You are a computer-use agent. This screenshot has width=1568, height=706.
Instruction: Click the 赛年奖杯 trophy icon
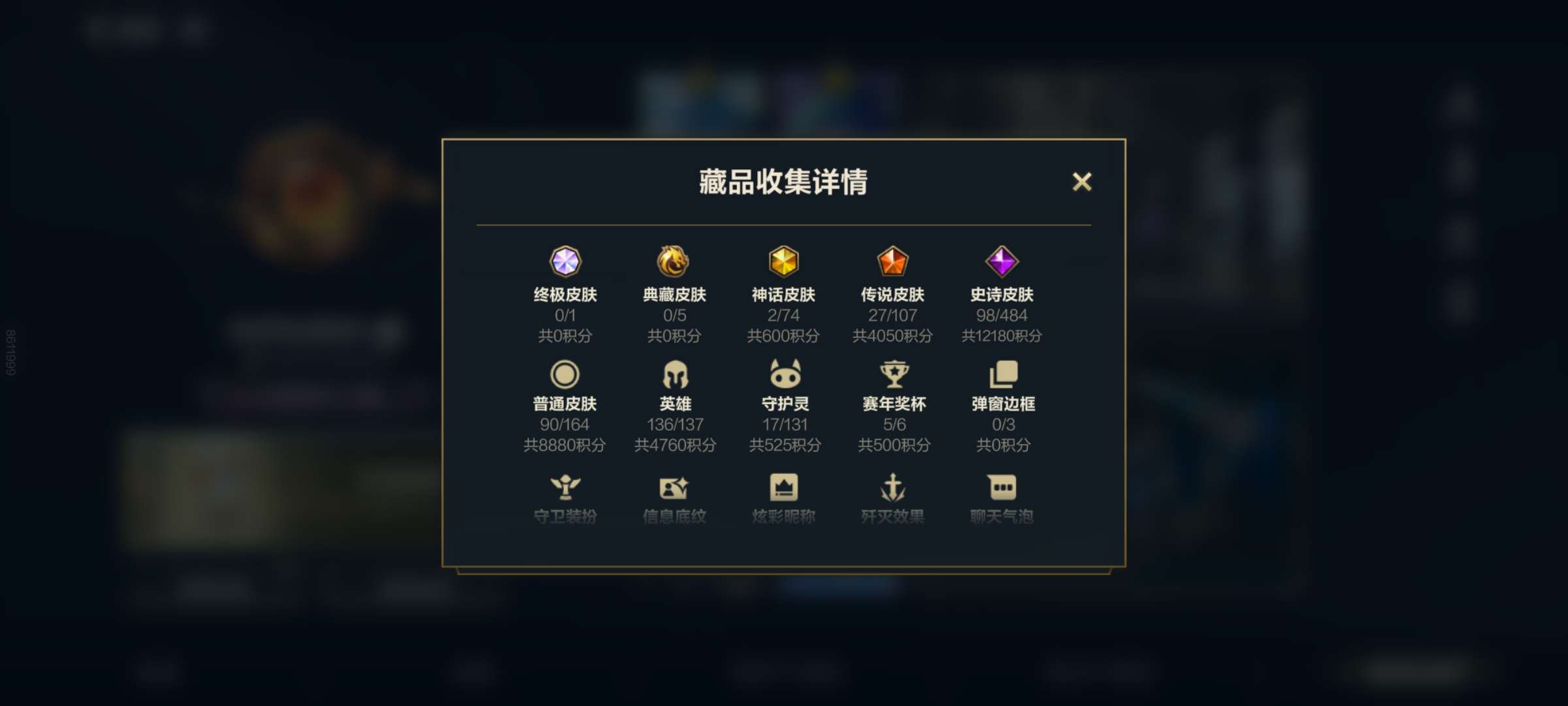click(x=892, y=373)
